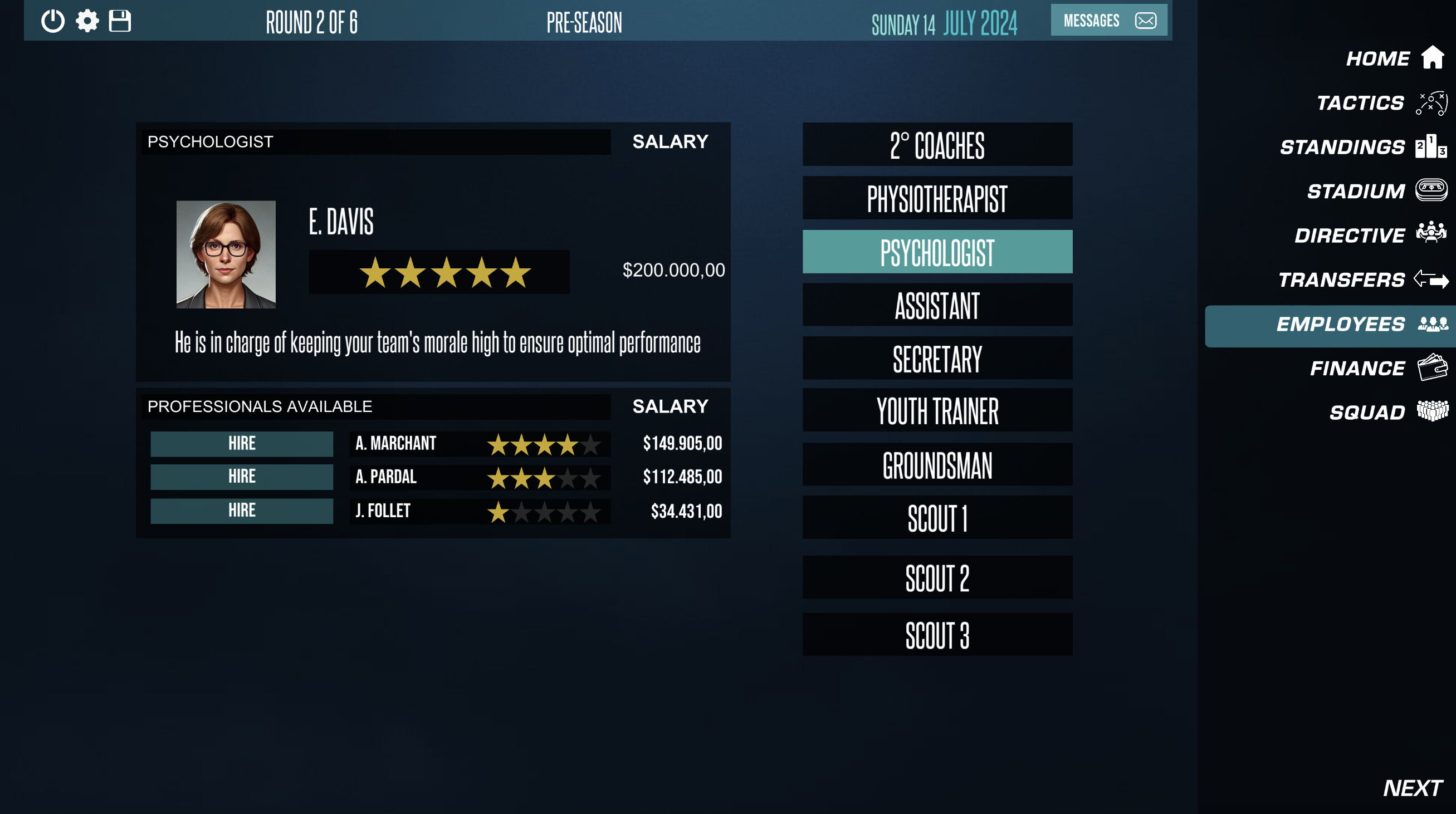Viewport: 1456px width, 814px height.
Task: Open Standings via the podium icon
Action: tap(1429, 146)
